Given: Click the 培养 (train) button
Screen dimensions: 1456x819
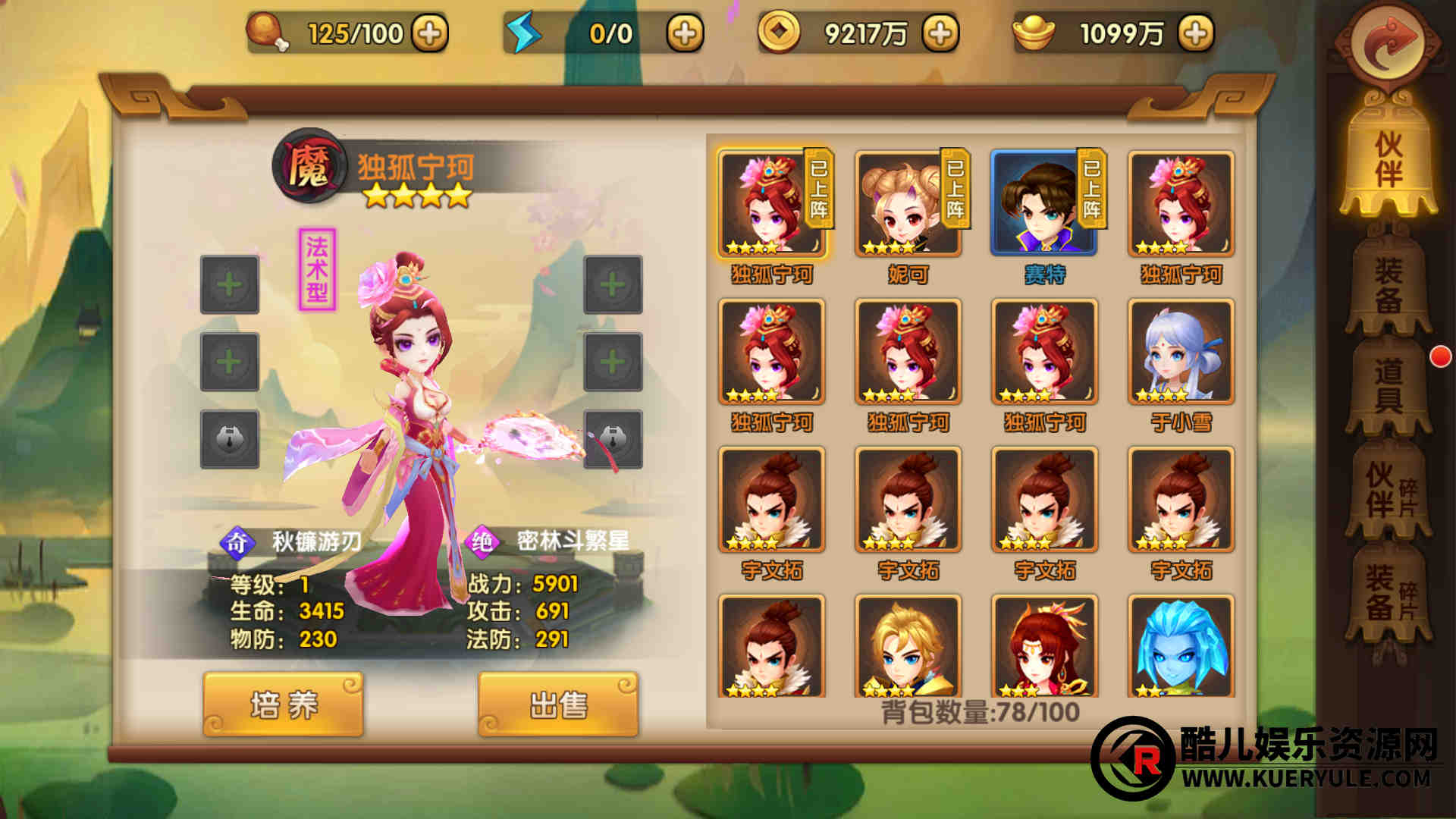Looking at the screenshot, I should click(x=283, y=705).
